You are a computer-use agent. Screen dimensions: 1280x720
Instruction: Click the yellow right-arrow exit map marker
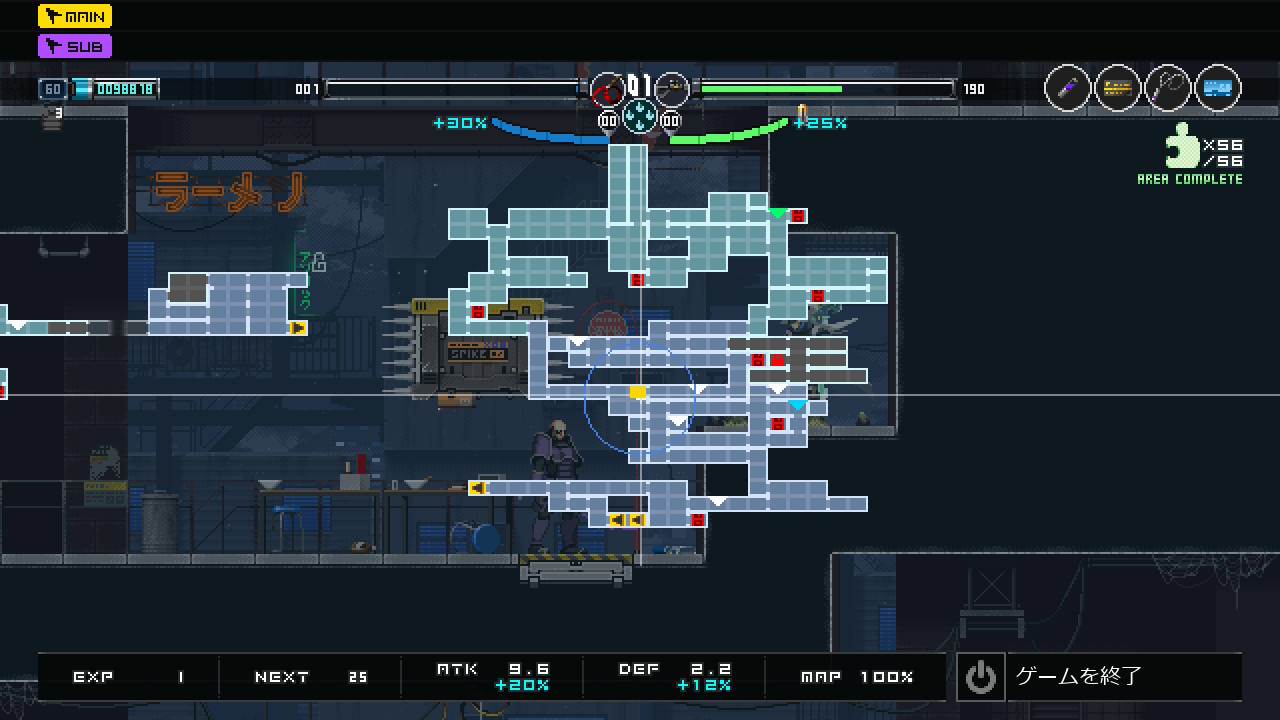[298, 327]
